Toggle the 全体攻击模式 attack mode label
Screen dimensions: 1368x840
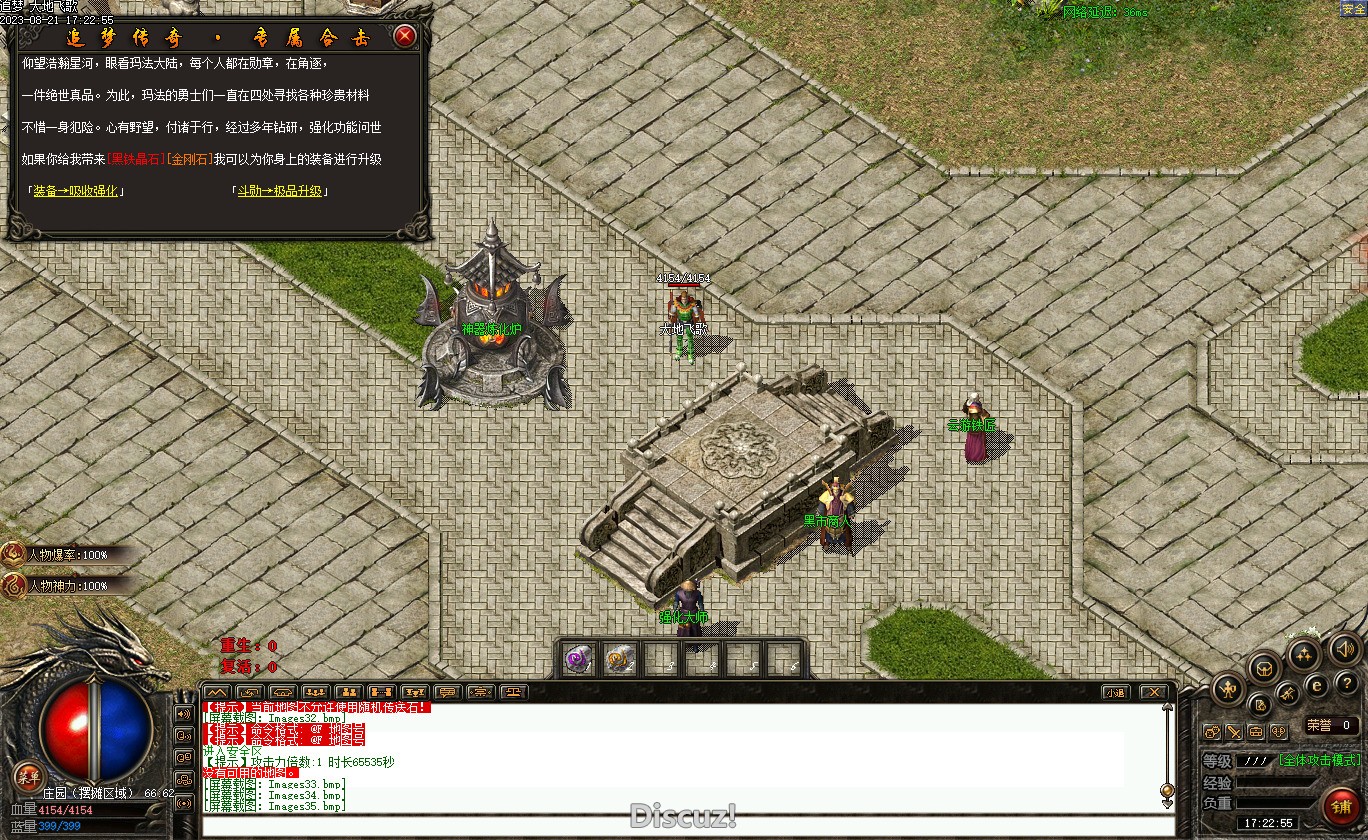(x=1319, y=760)
